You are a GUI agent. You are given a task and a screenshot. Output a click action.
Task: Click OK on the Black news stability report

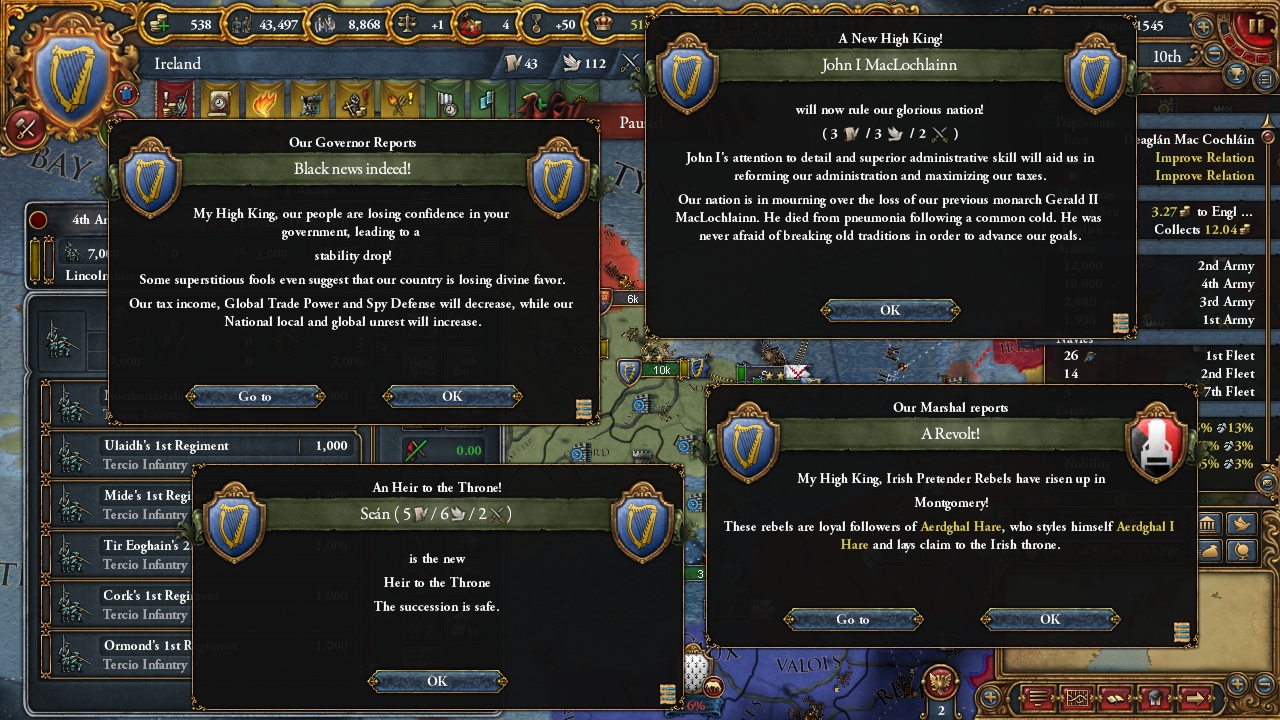(452, 397)
